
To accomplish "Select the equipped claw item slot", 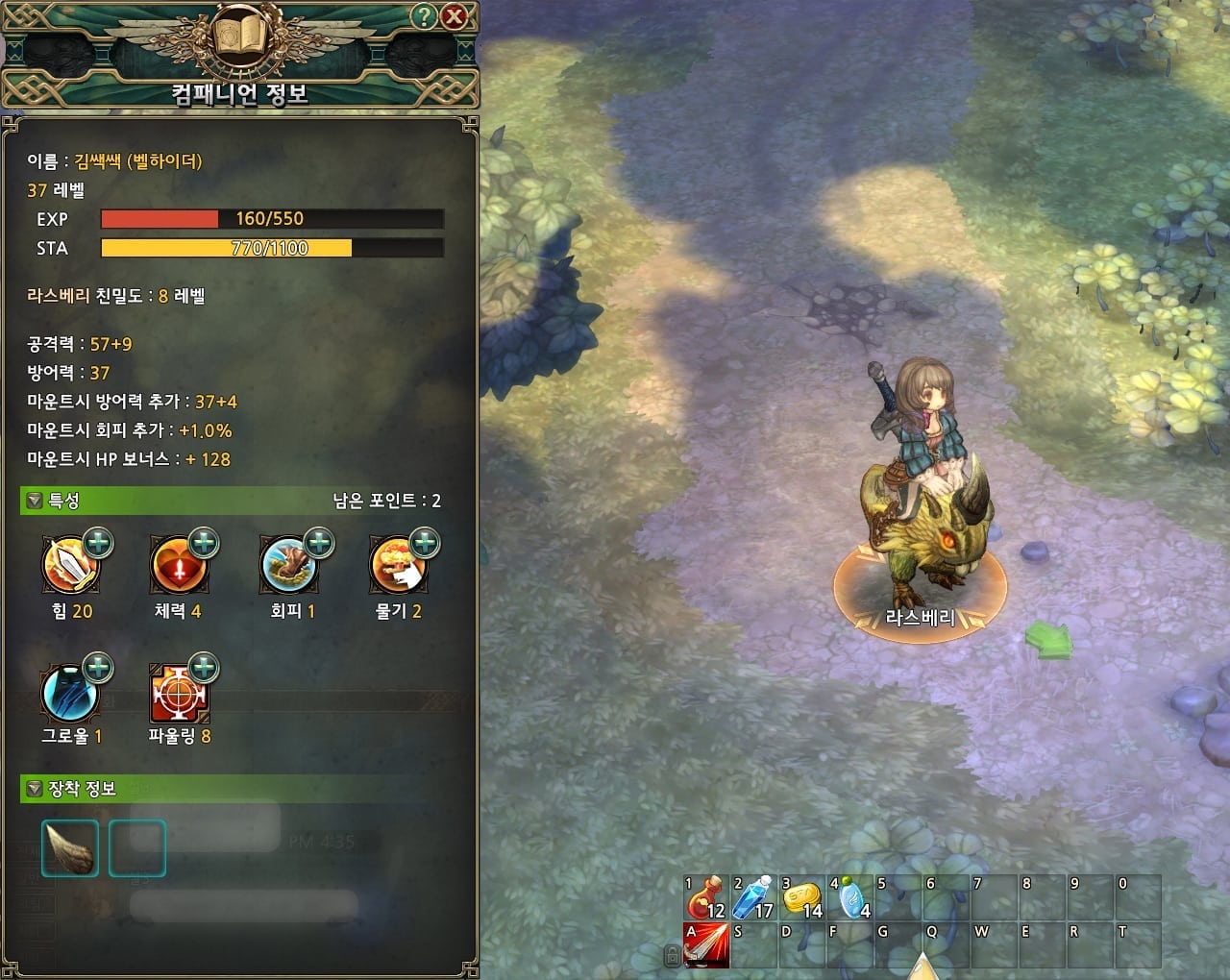I will coord(70,848).
